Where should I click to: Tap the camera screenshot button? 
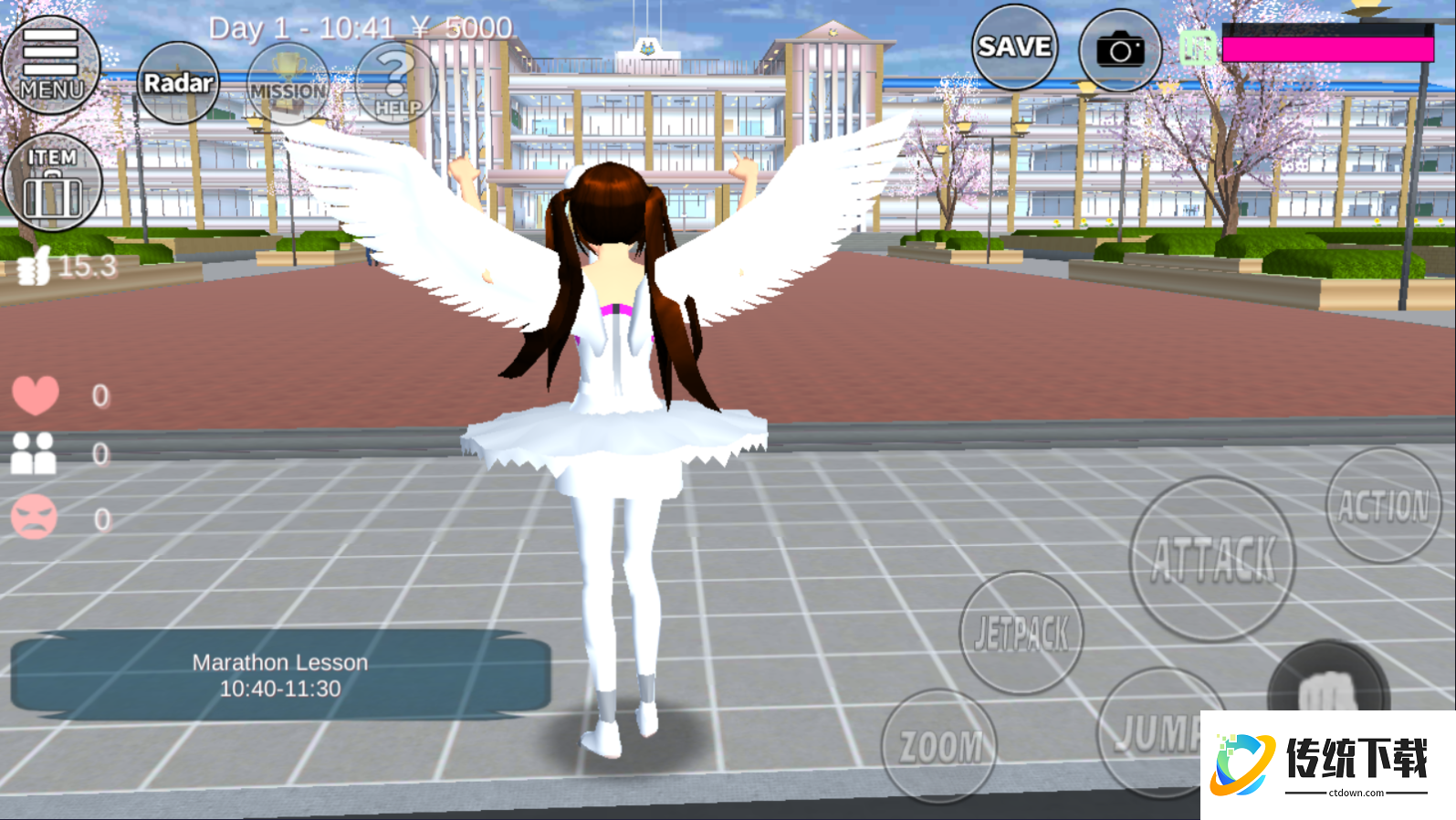click(1120, 50)
